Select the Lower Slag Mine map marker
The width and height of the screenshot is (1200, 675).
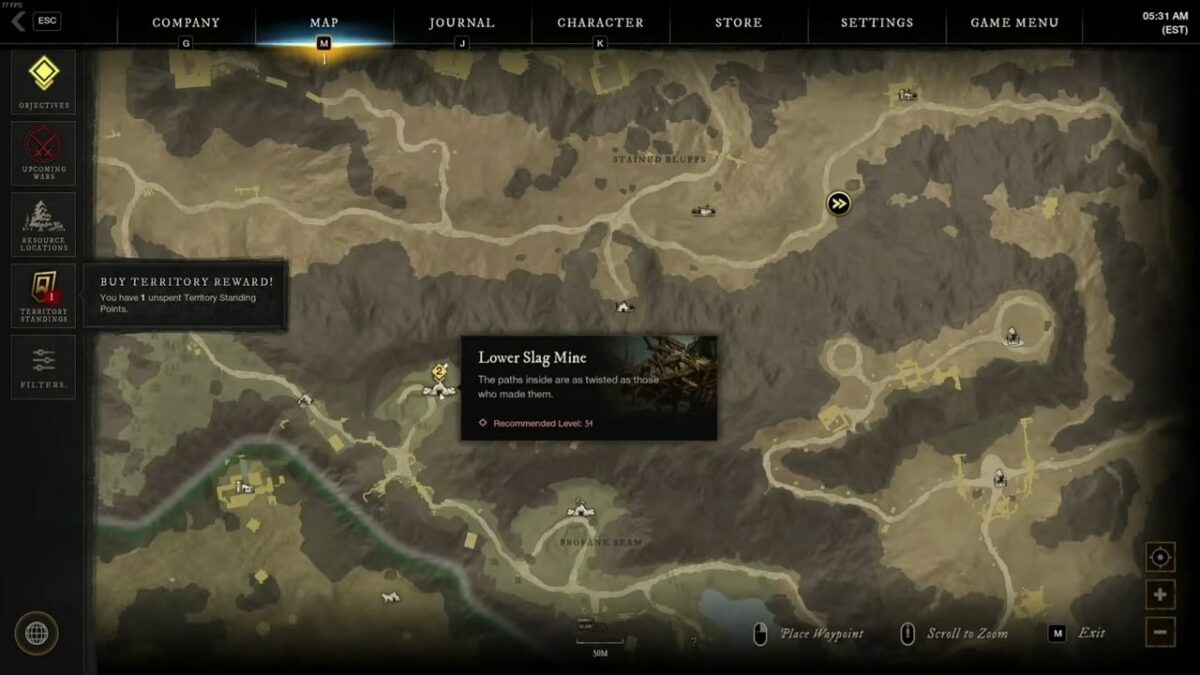point(439,387)
